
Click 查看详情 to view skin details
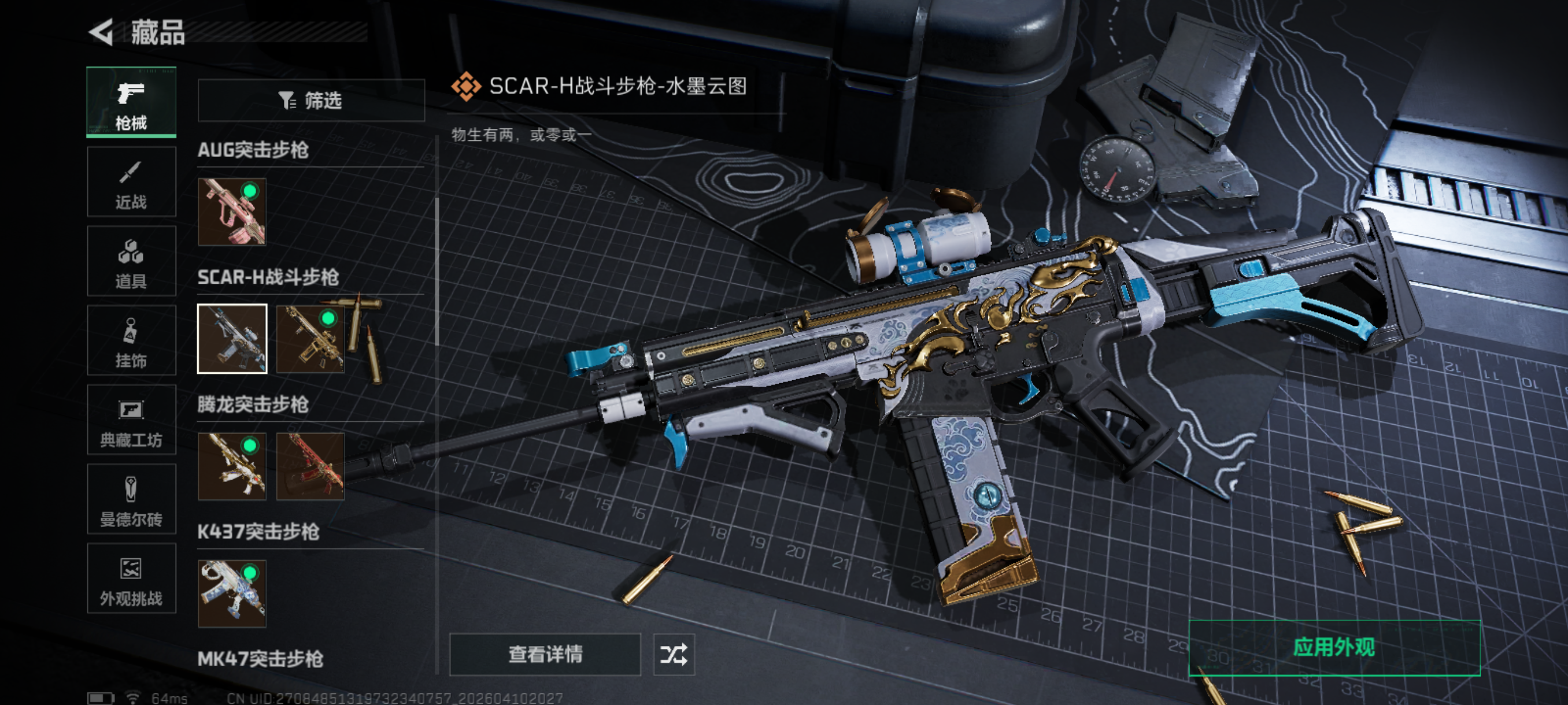[x=545, y=655]
